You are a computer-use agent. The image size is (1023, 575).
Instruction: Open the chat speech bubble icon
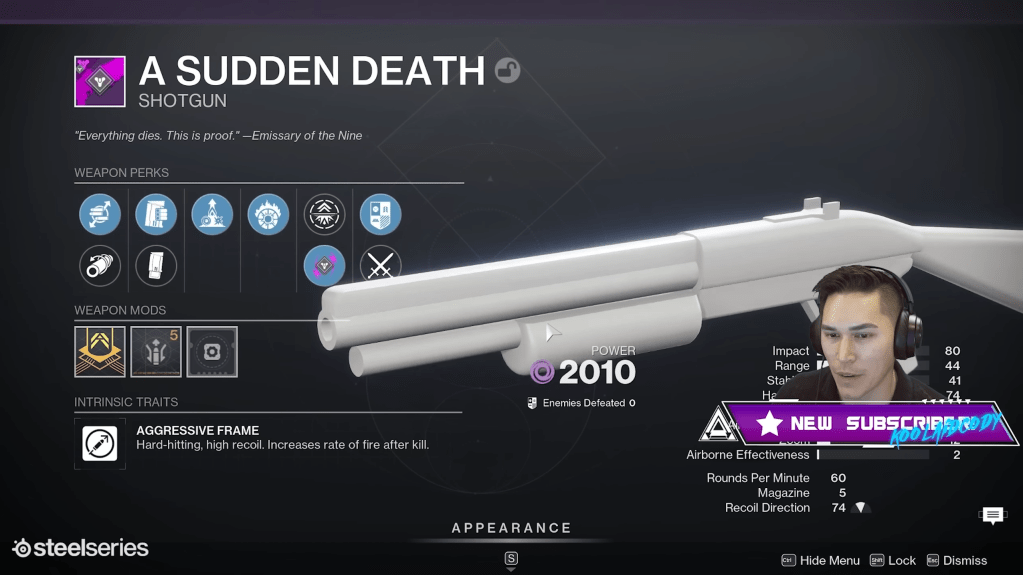tap(993, 515)
